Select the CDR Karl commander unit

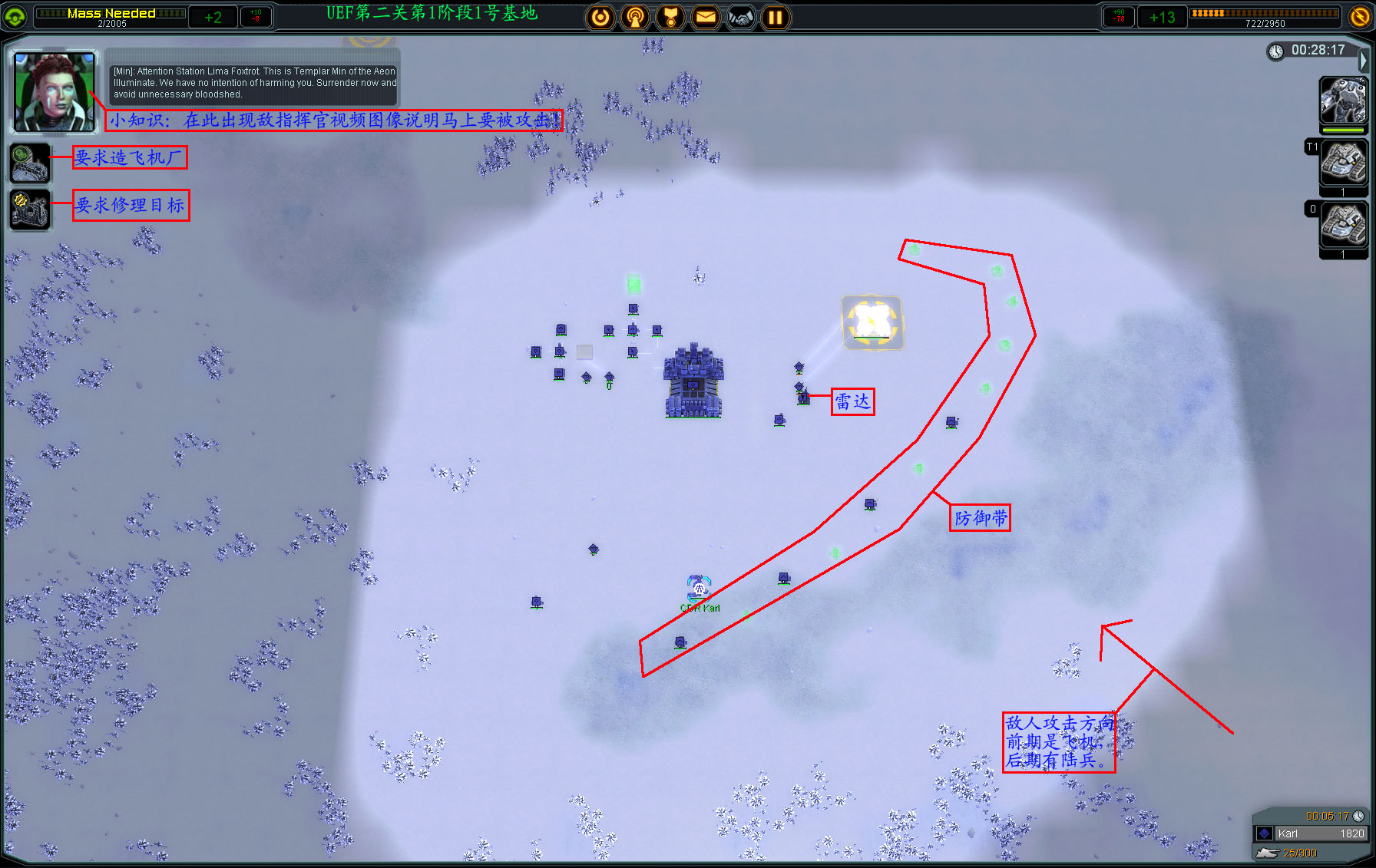coord(699,589)
